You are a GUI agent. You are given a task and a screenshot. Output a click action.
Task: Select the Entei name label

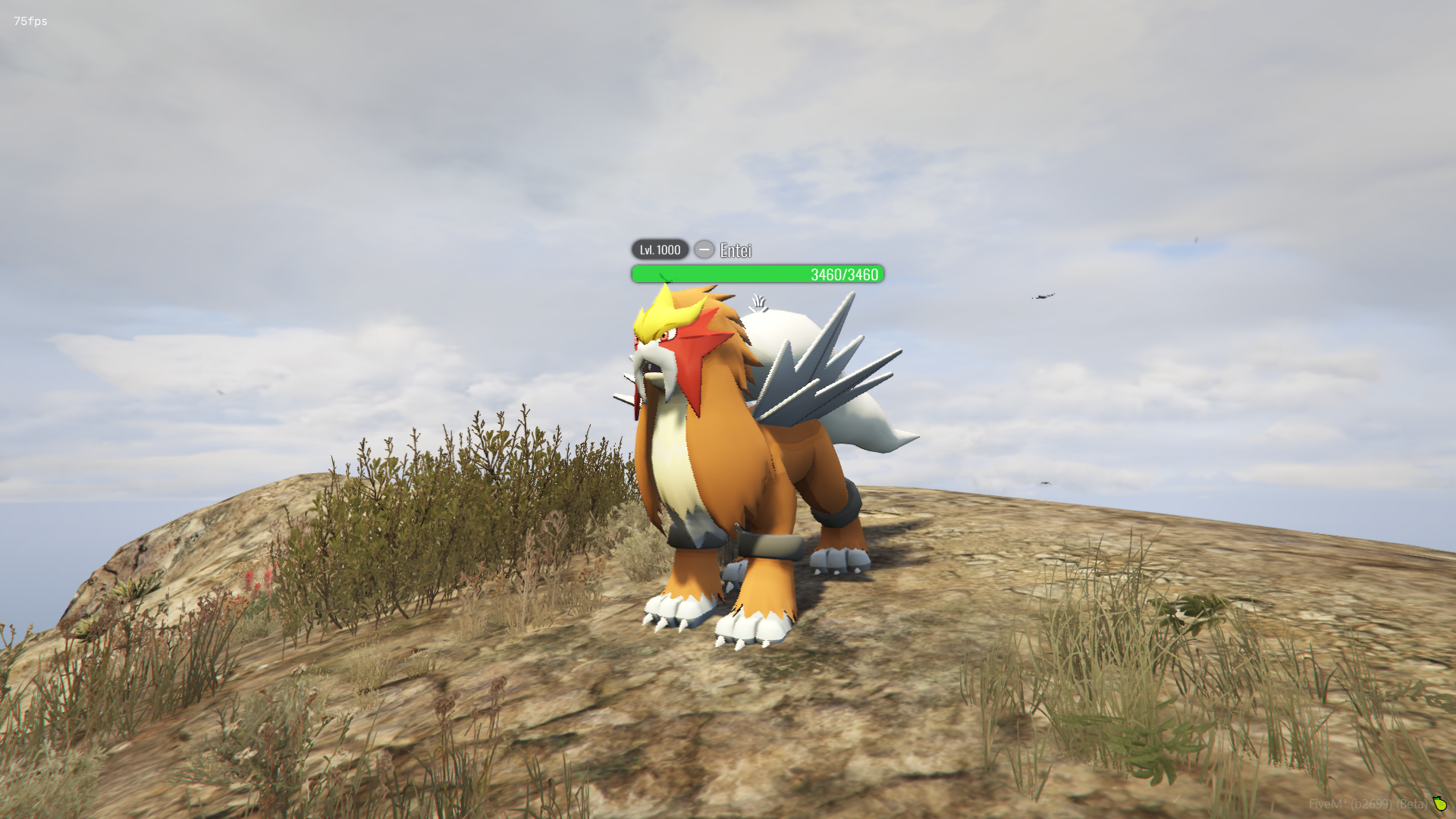pos(736,251)
